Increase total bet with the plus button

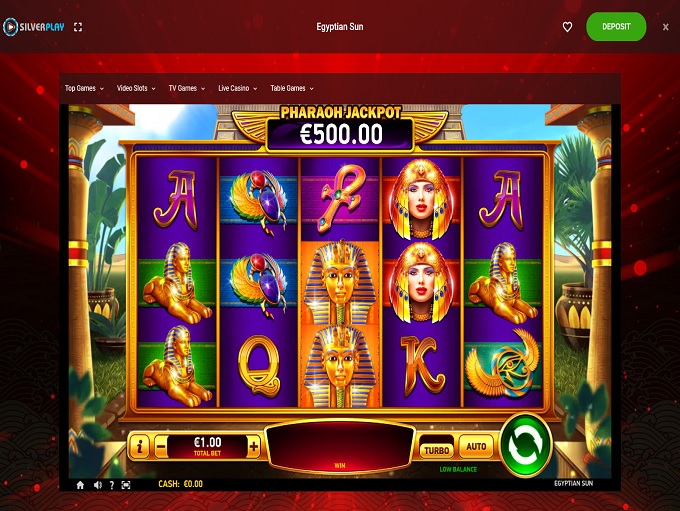pyautogui.click(x=253, y=447)
